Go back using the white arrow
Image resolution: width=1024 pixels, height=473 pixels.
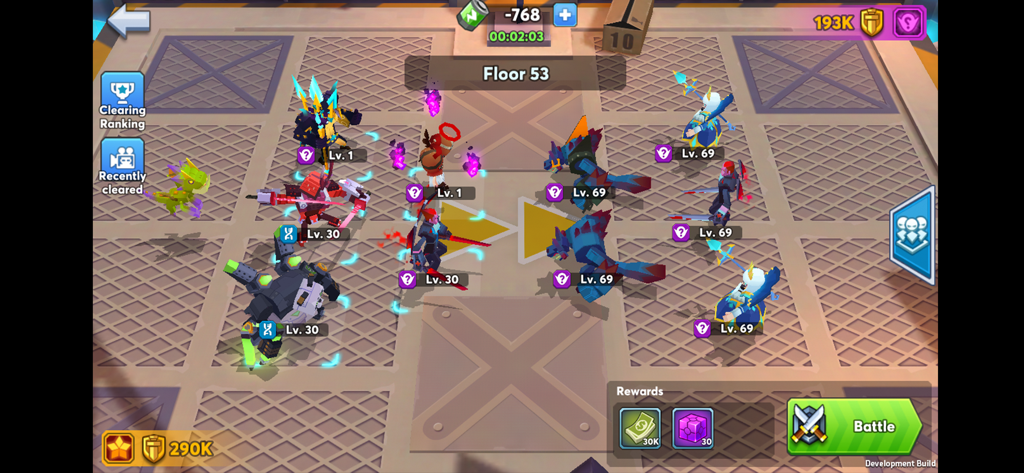(x=129, y=20)
